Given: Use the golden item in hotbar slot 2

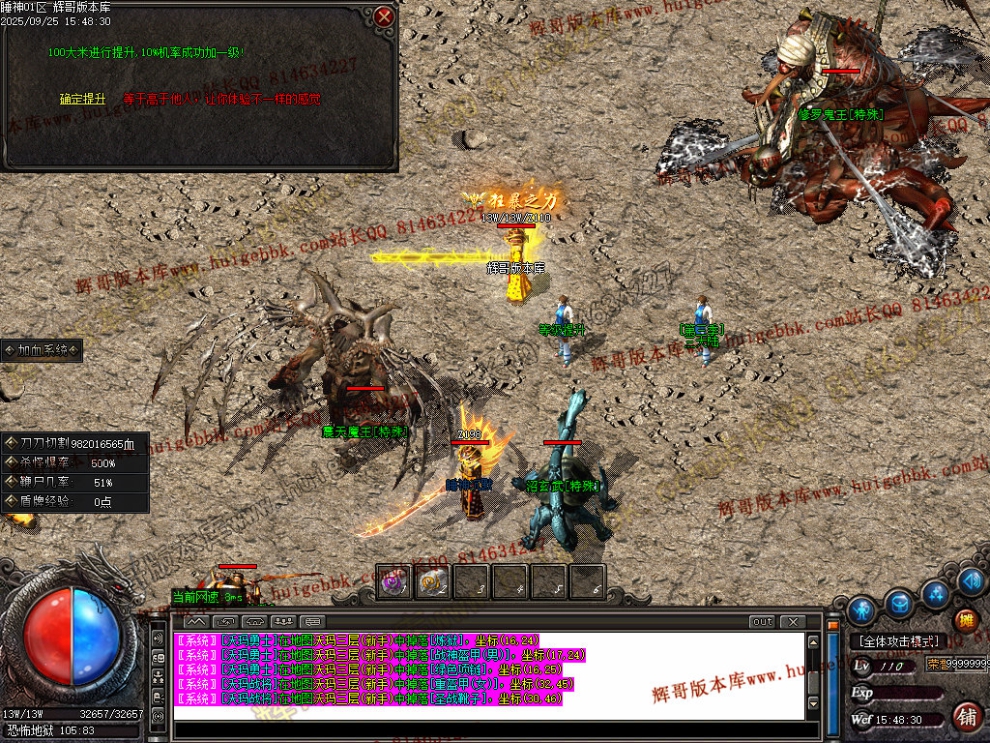Looking at the screenshot, I should [432, 581].
